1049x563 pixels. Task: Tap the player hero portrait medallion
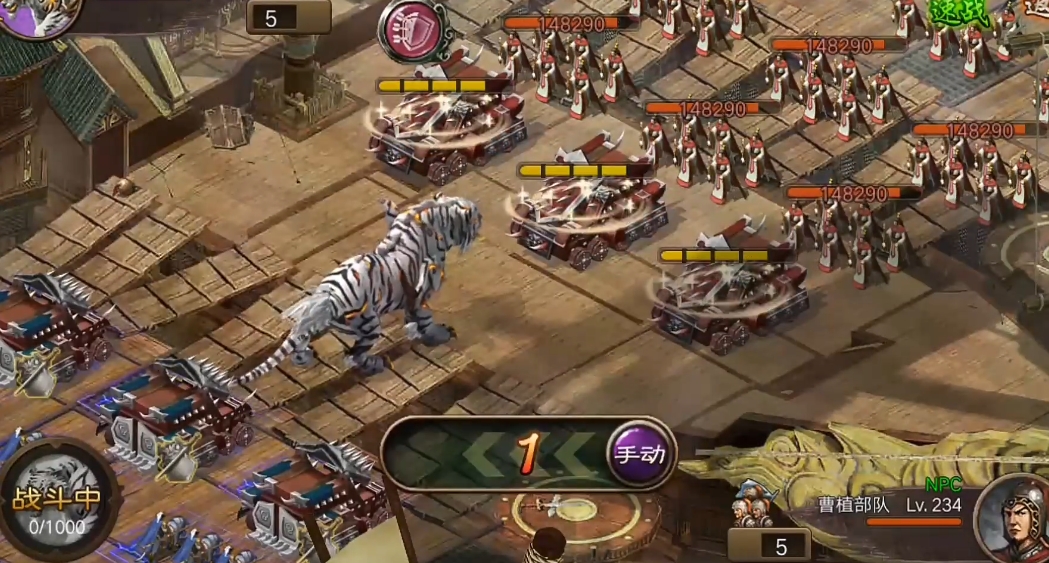coord(38,15)
